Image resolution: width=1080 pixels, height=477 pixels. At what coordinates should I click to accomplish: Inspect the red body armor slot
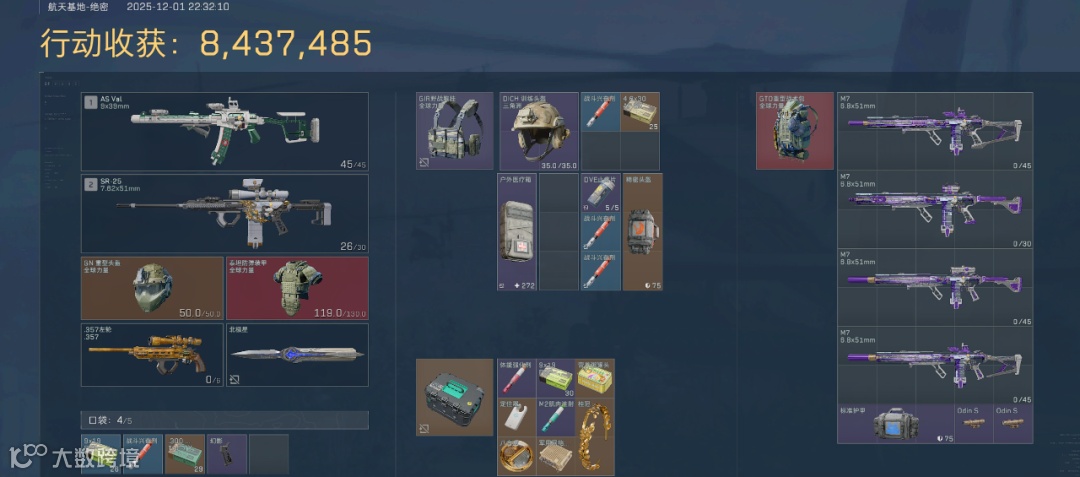pyautogui.click(x=297, y=288)
